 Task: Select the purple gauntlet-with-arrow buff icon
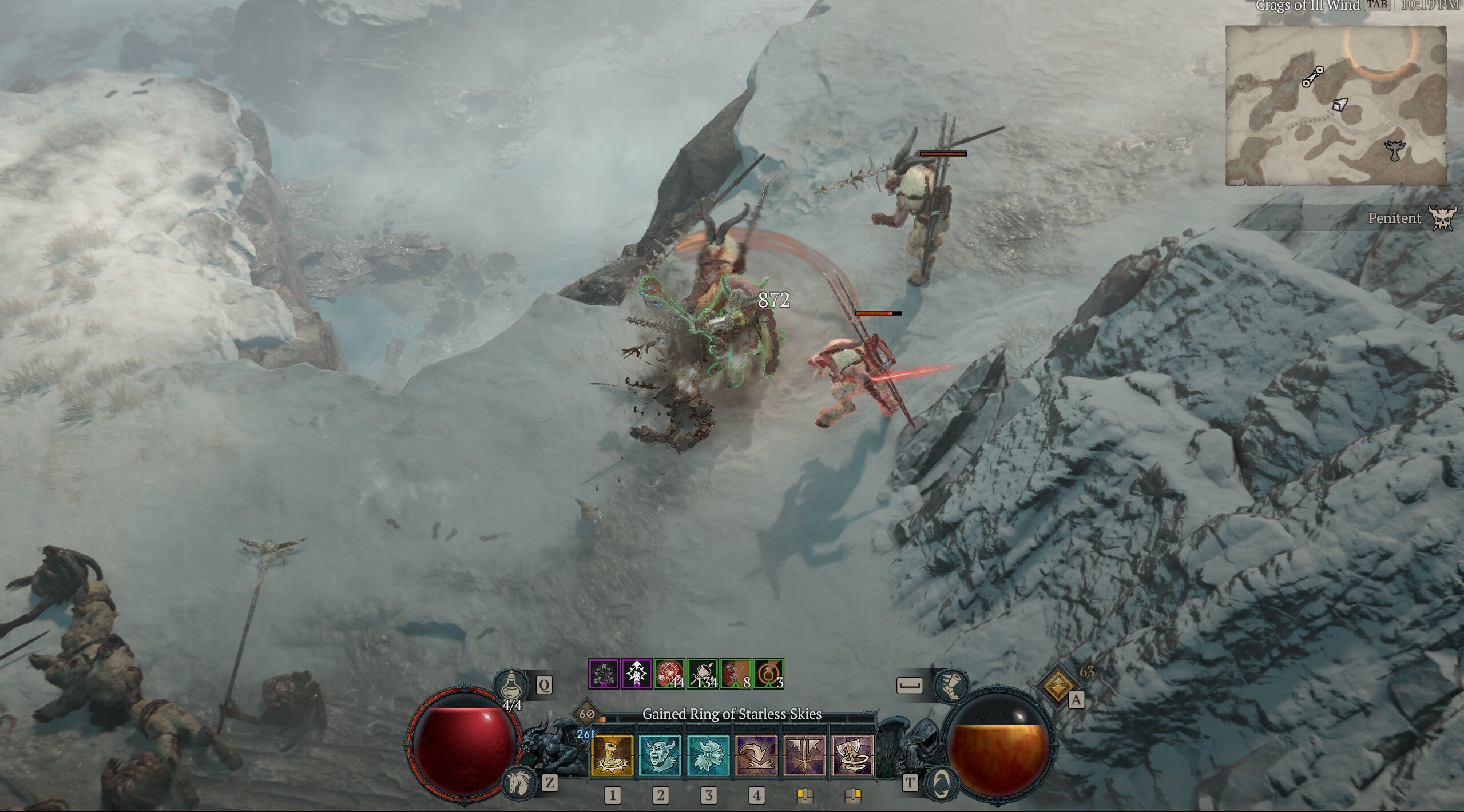point(637,674)
